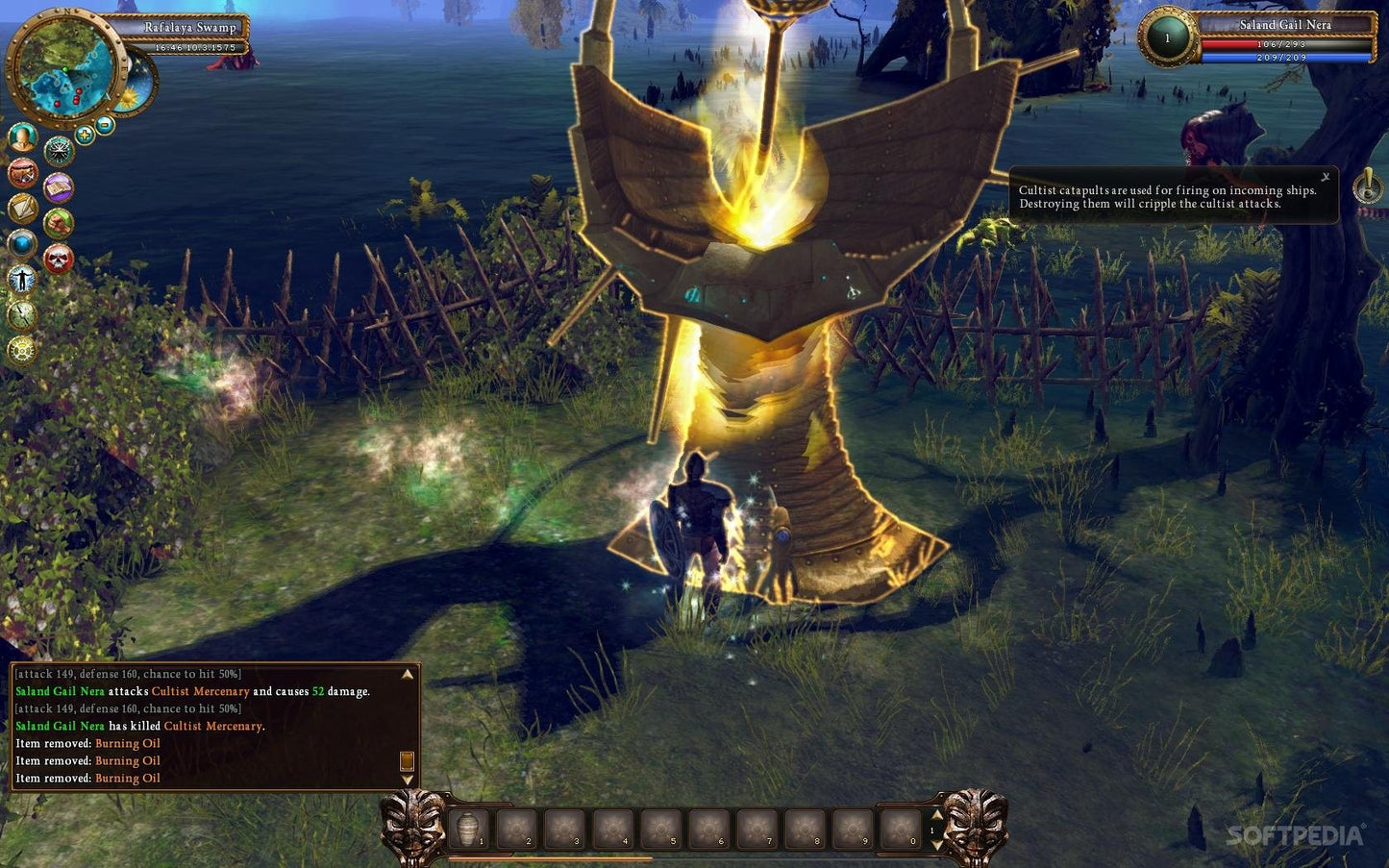Click the compass star icon

59,151
